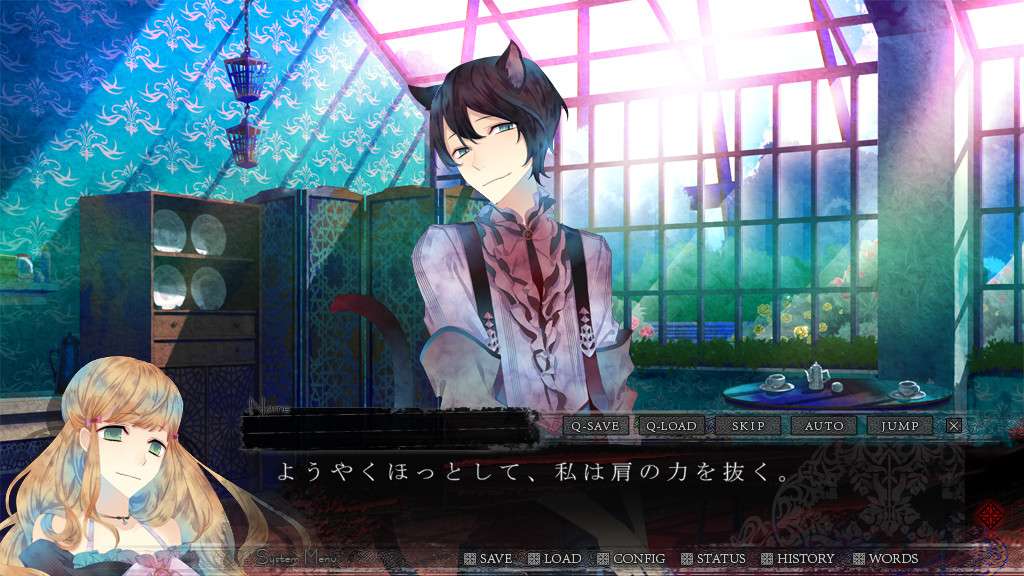1024x576 pixels.
Task: View the message HISTORY log
Action: point(798,558)
